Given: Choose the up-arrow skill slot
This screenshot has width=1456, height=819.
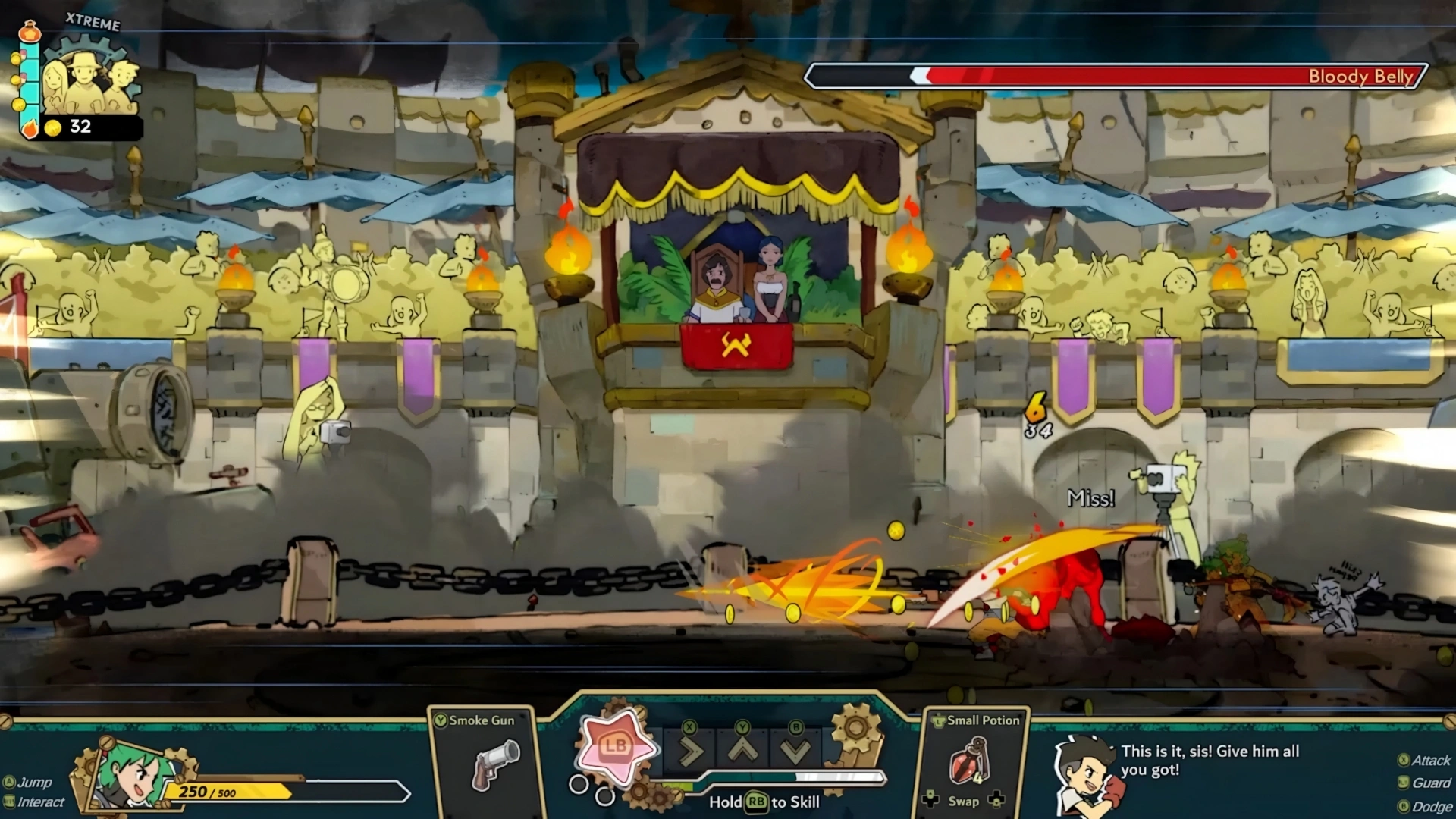Looking at the screenshot, I should click(x=743, y=751).
